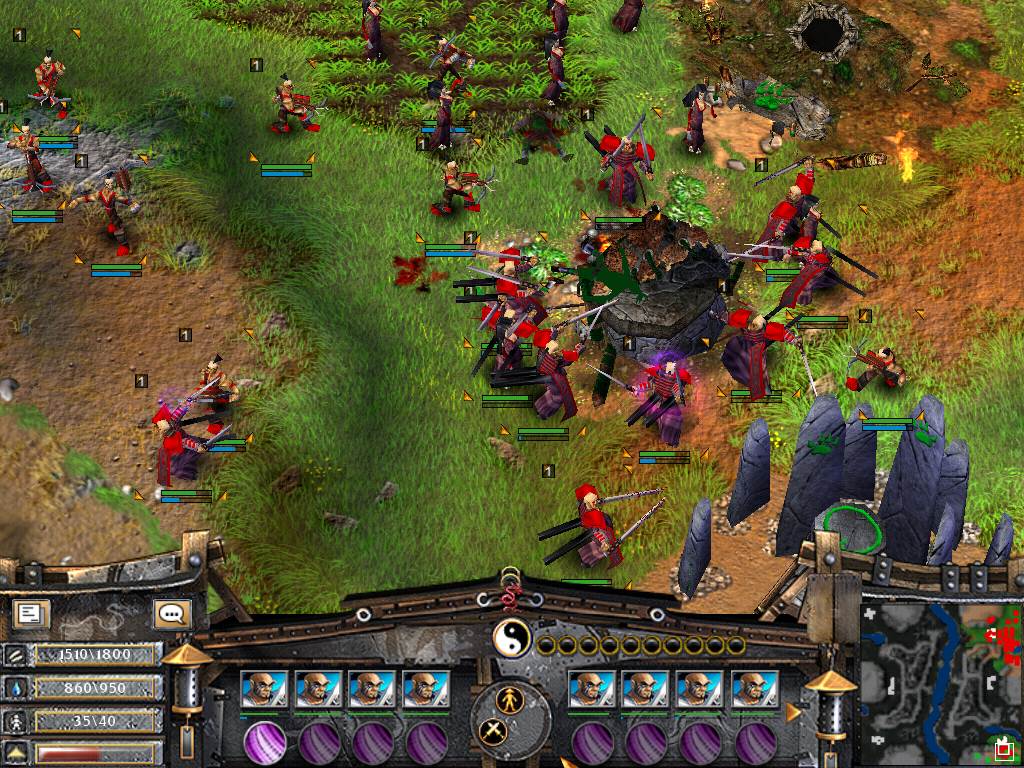Click the yin-yang emblem

(512, 638)
